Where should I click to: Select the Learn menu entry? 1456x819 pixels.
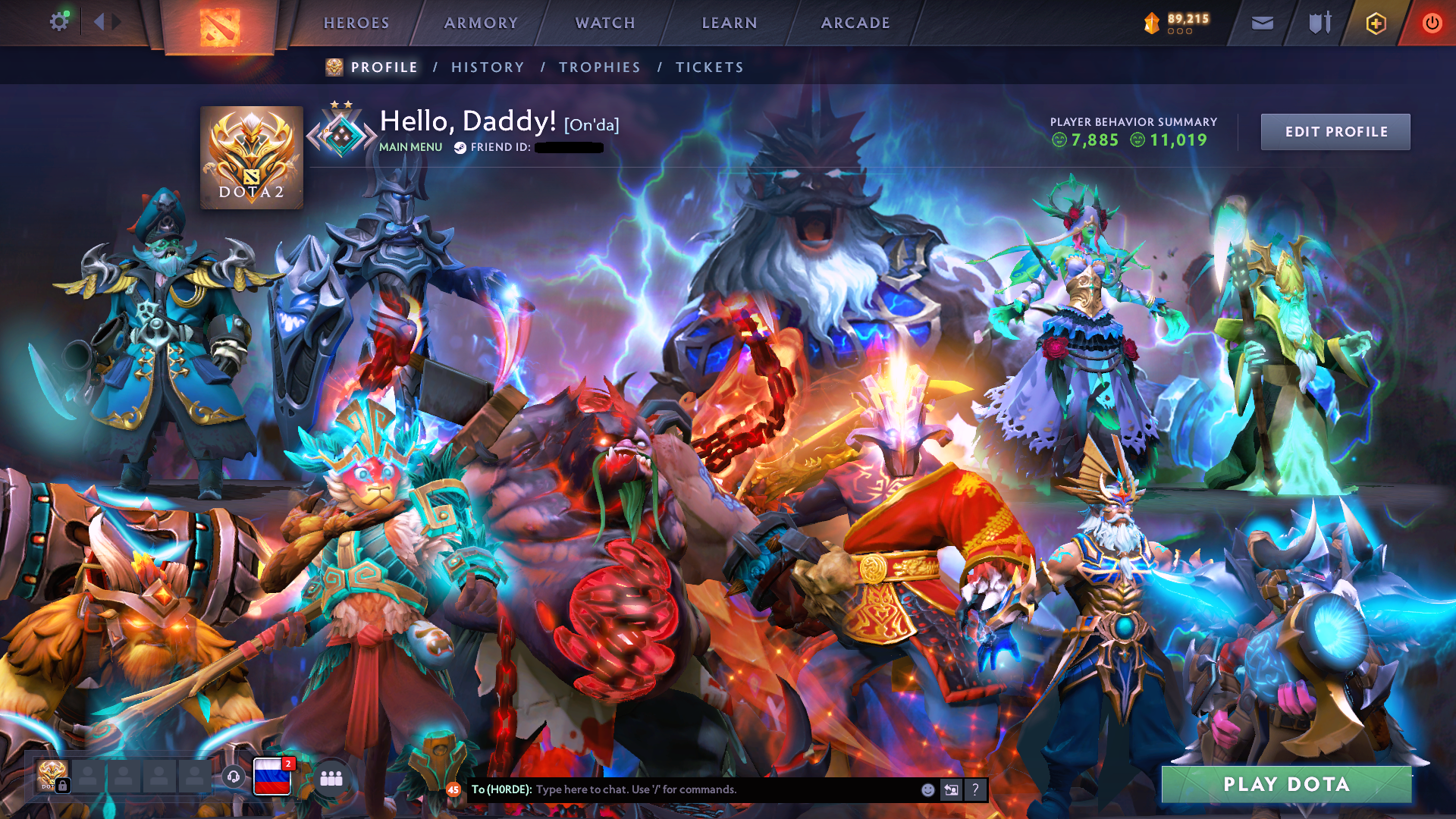coord(730,23)
